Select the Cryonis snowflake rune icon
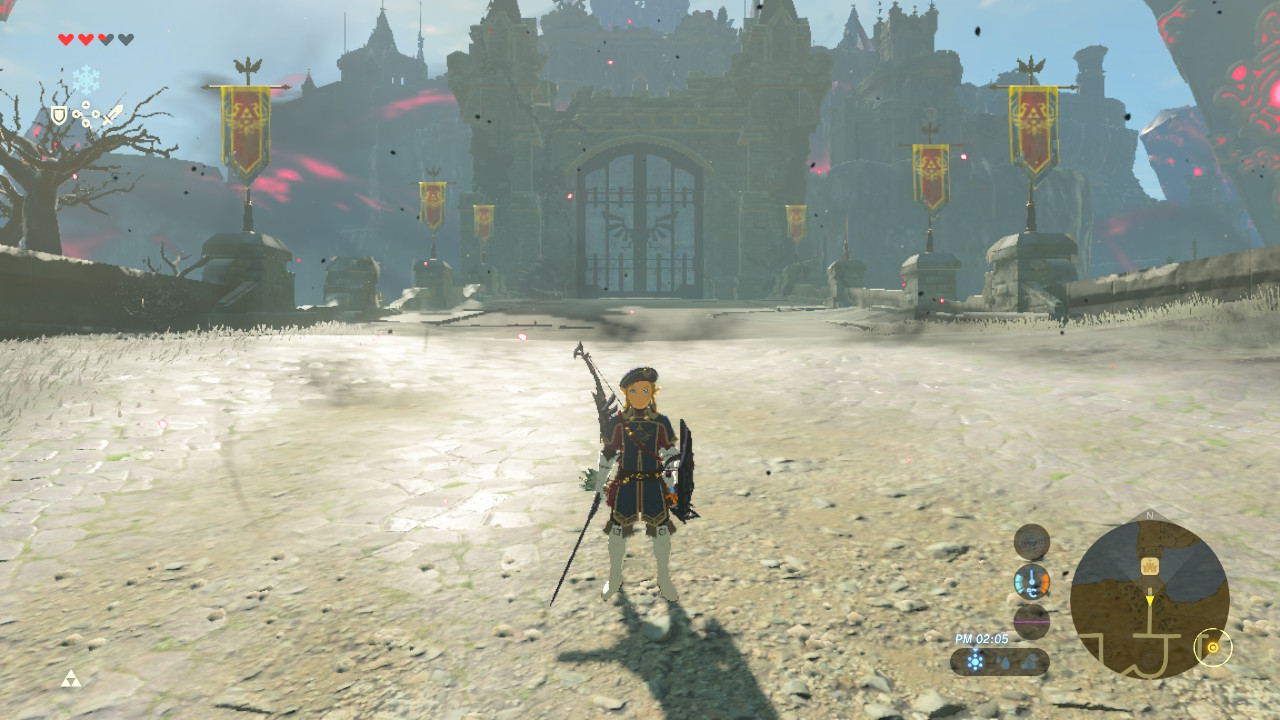The height and width of the screenshot is (720, 1280). click(85, 80)
